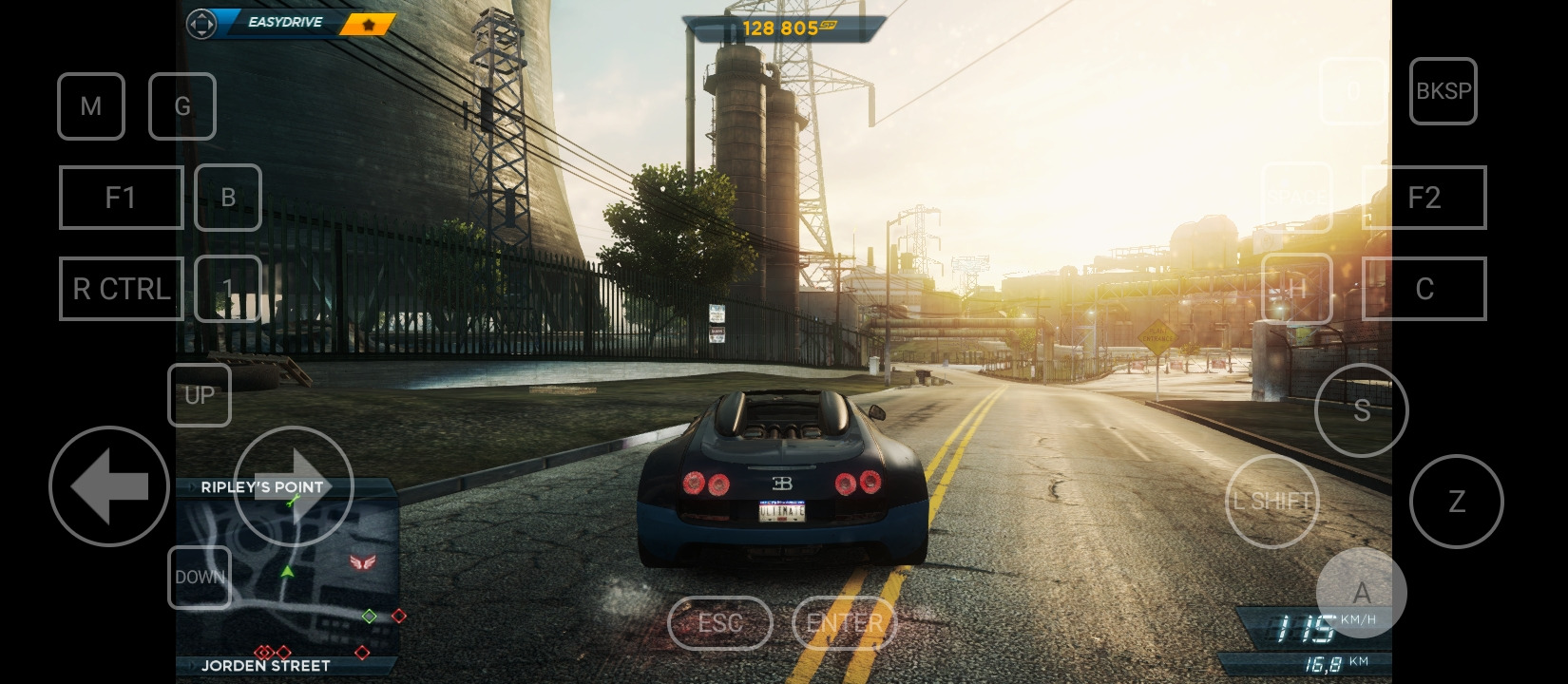Screen dimensions: 1568x684
Task: Tap the BKSP overlay button
Action: coord(1444,91)
